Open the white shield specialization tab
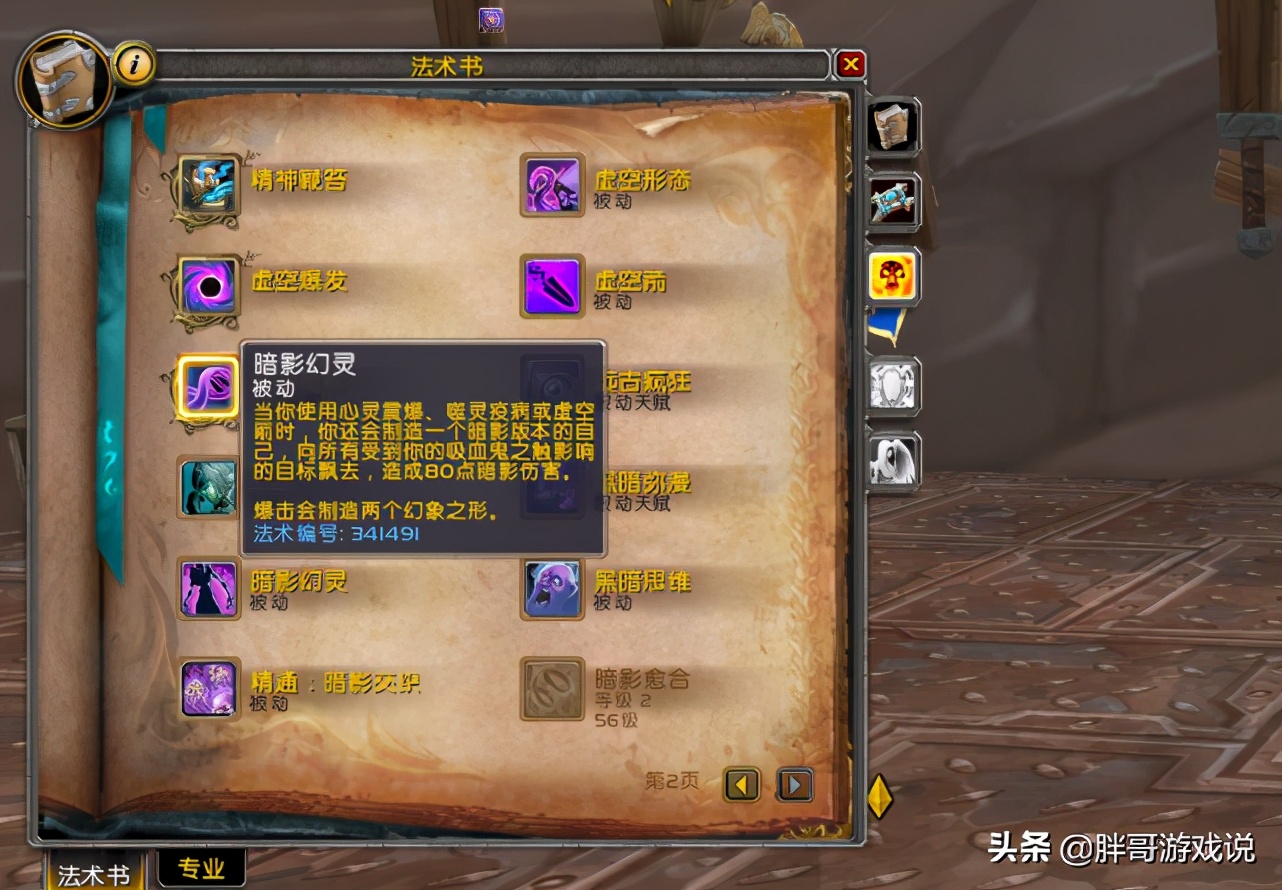 coord(891,385)
